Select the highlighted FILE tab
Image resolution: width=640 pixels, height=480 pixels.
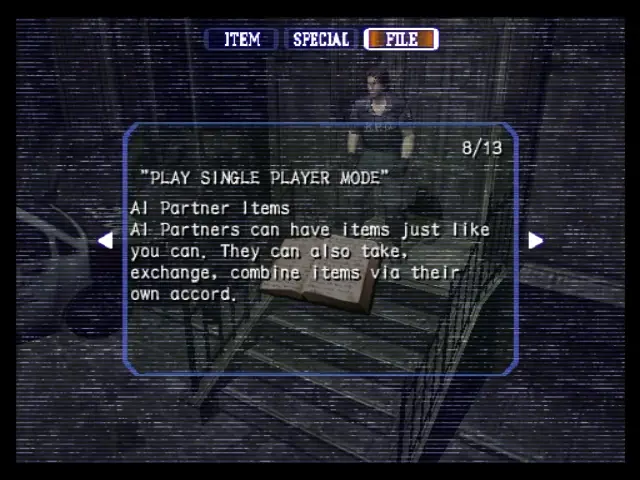[401, 39]
